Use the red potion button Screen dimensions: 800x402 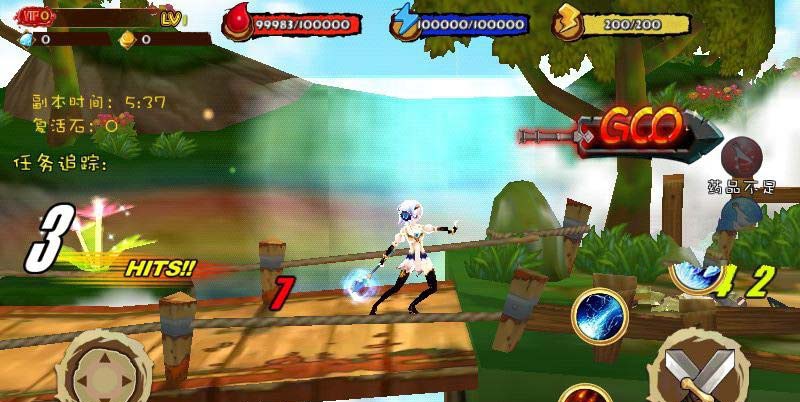[741, 155]
